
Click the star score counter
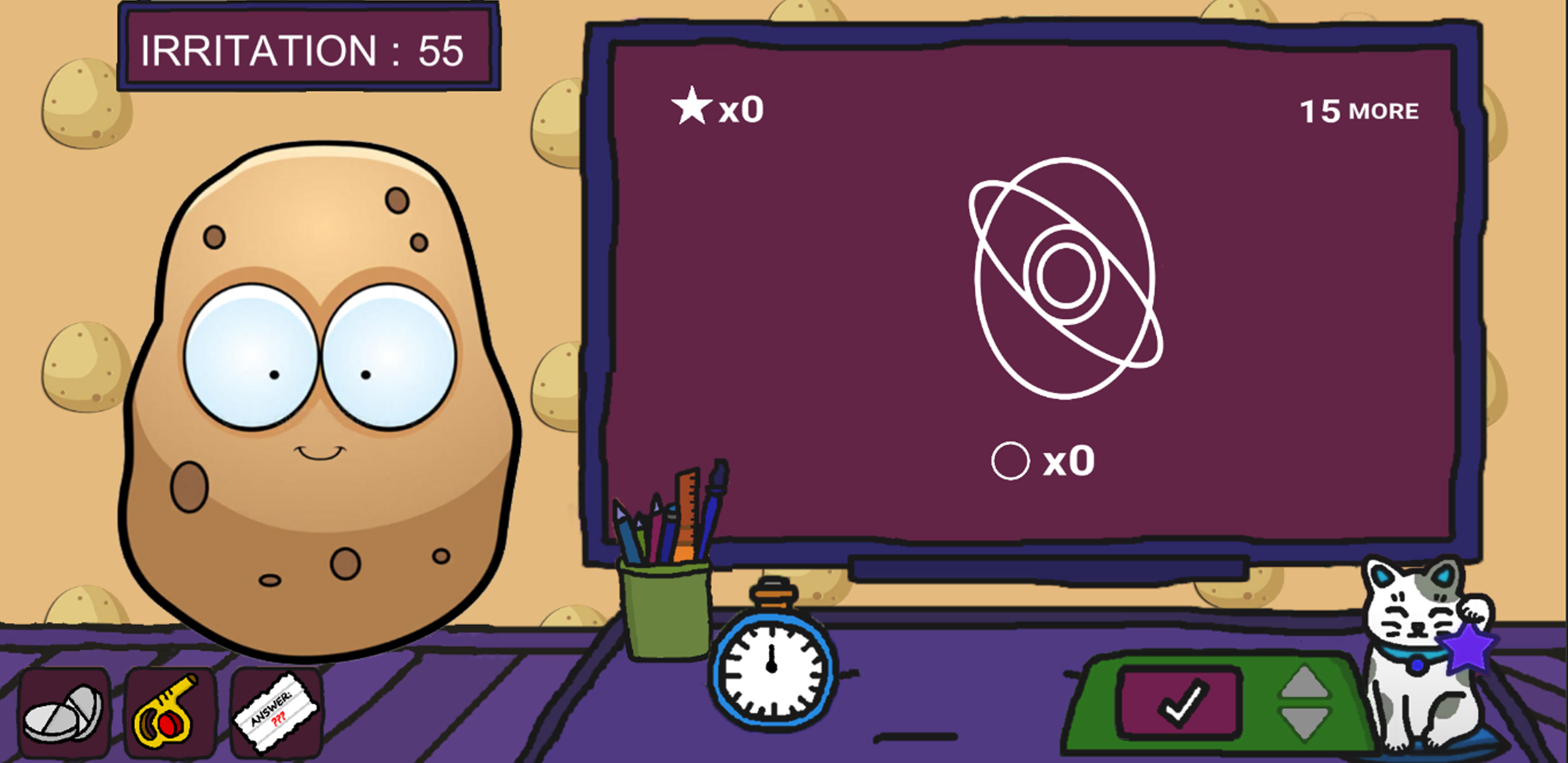click(718, 108)
